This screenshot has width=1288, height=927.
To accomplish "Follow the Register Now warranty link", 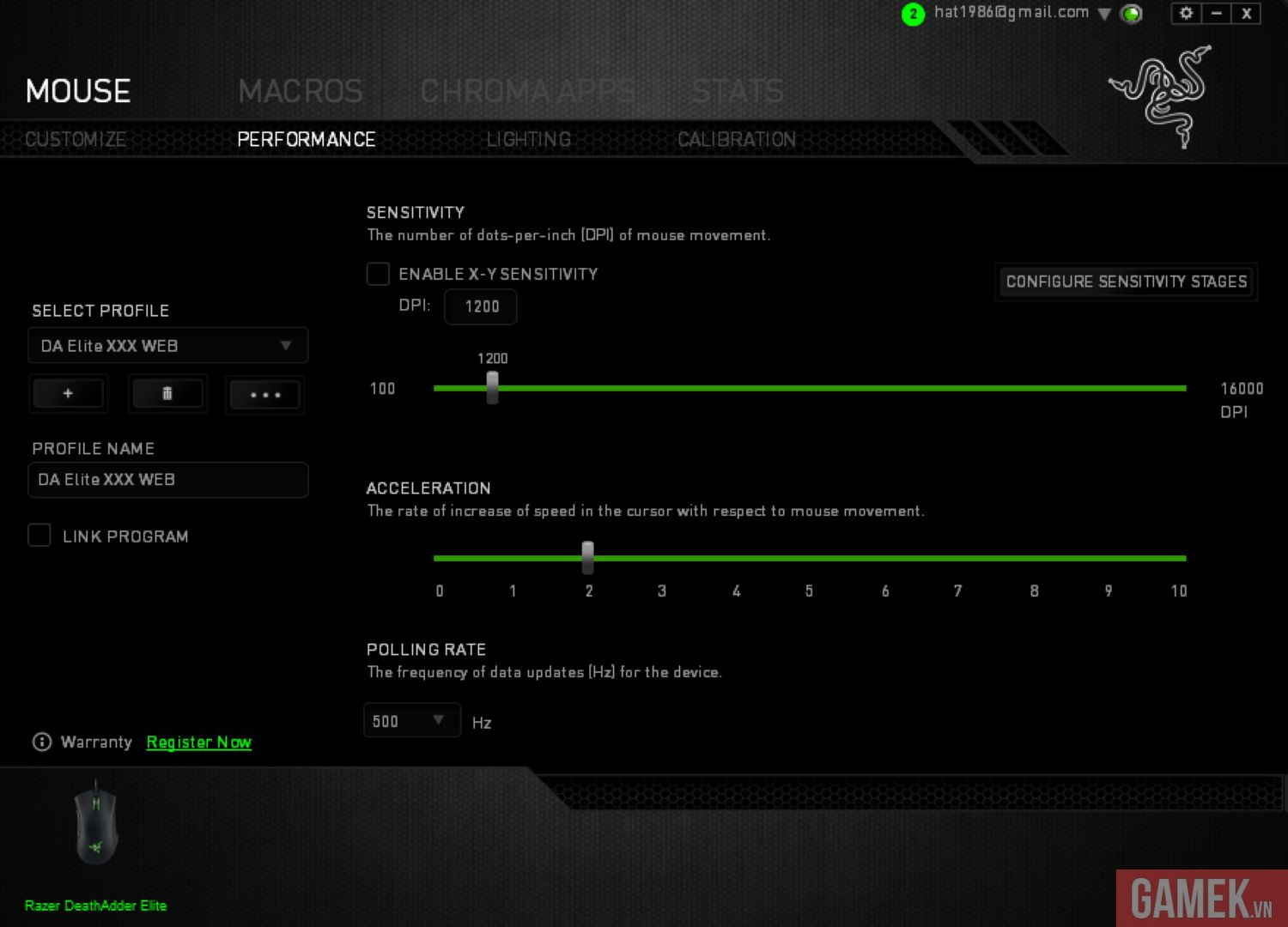I will pyautogui.click(x=198, y=742).
